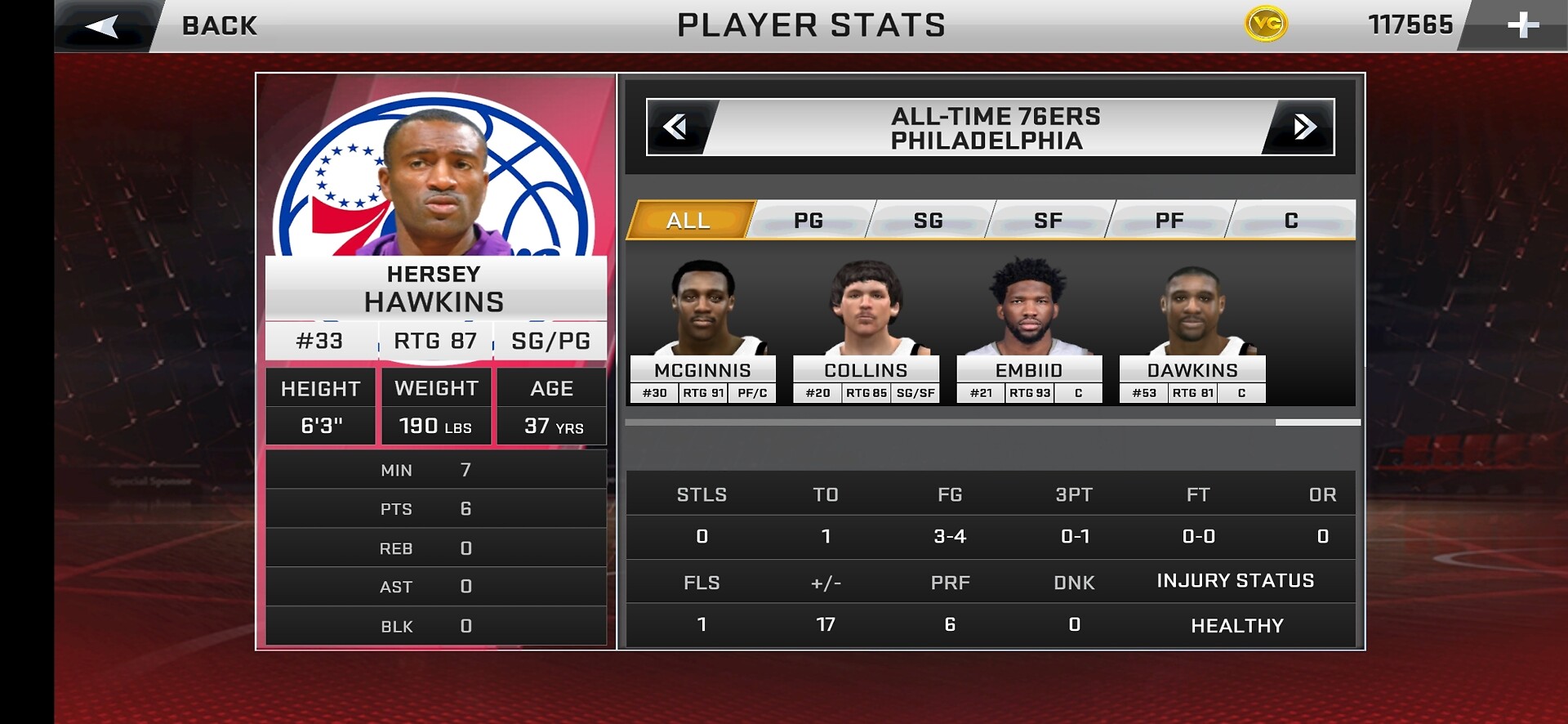Switch to the next team arrow
1568x724 pixels.
coord(1303,127)
